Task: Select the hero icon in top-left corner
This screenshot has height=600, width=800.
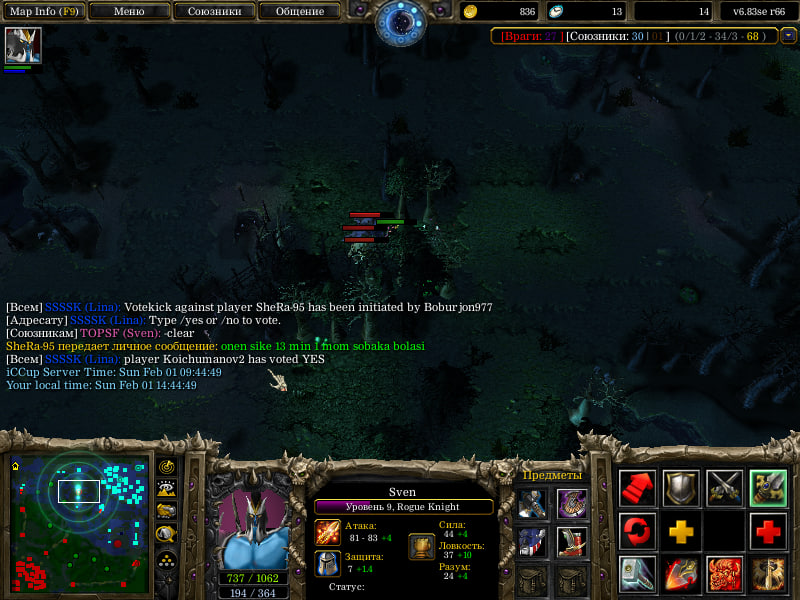Action: click(23, 46)
